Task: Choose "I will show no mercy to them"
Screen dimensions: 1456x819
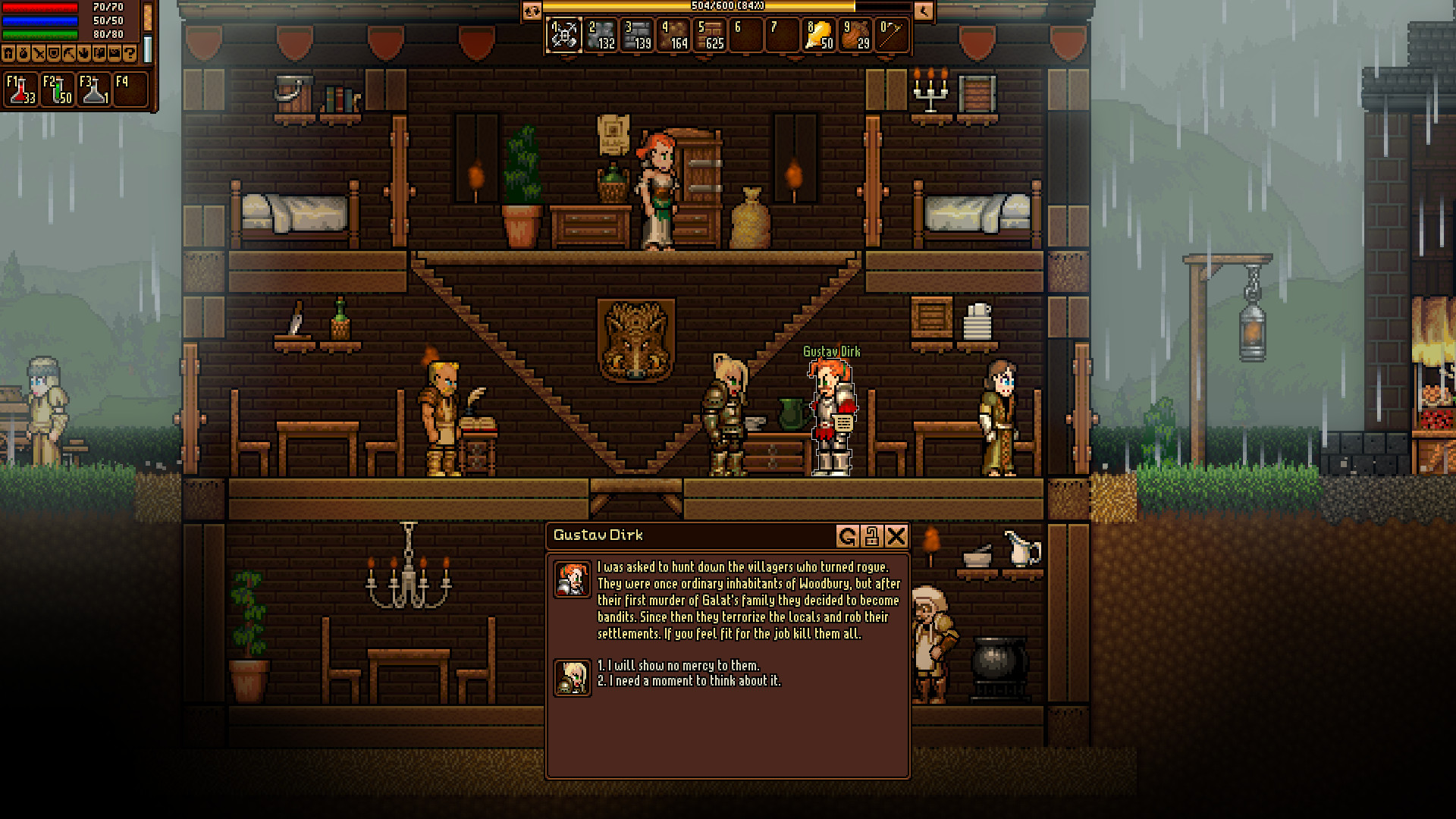Action: pos(679,665)
